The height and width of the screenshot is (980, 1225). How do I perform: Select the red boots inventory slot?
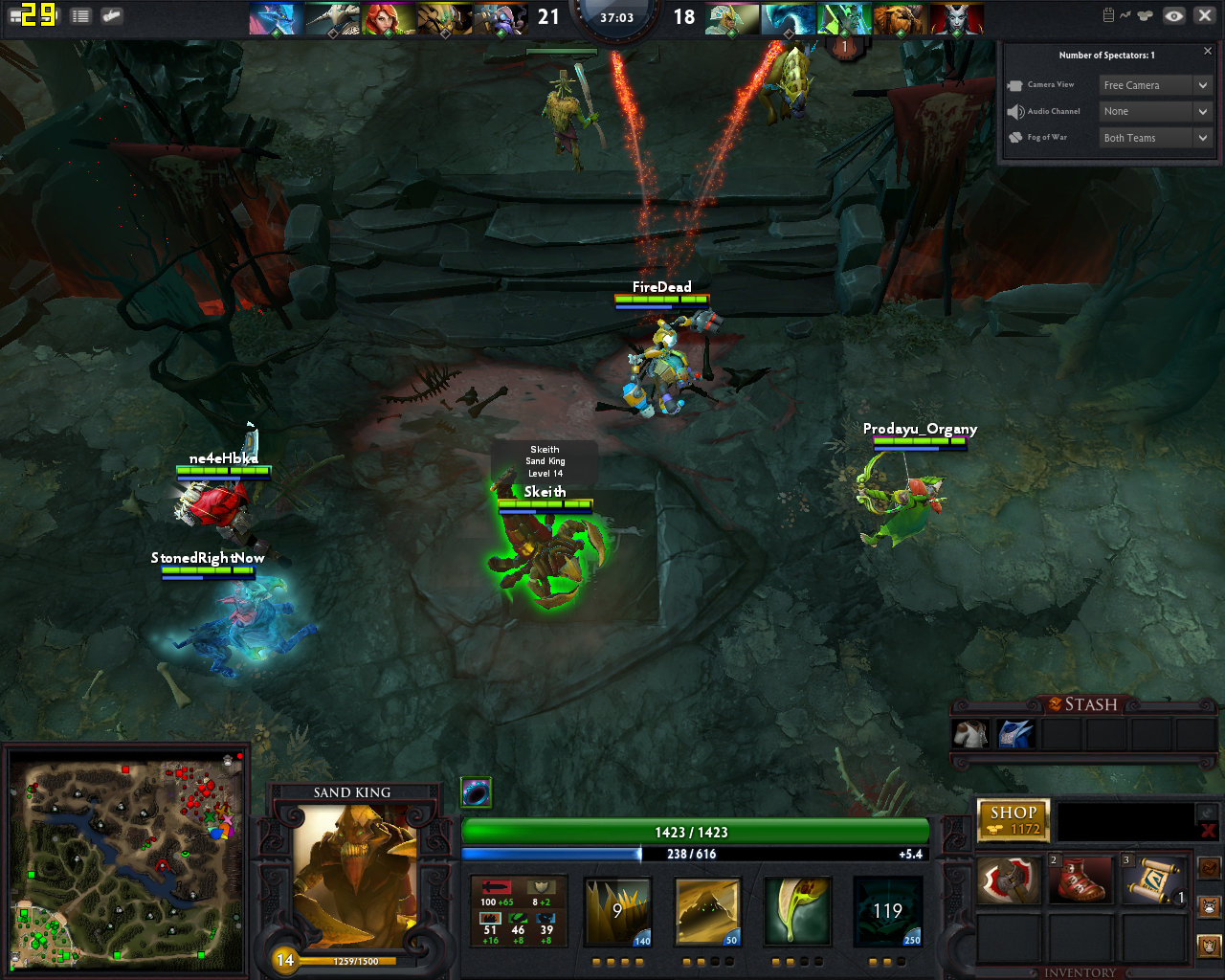[x=1080, y=880]
